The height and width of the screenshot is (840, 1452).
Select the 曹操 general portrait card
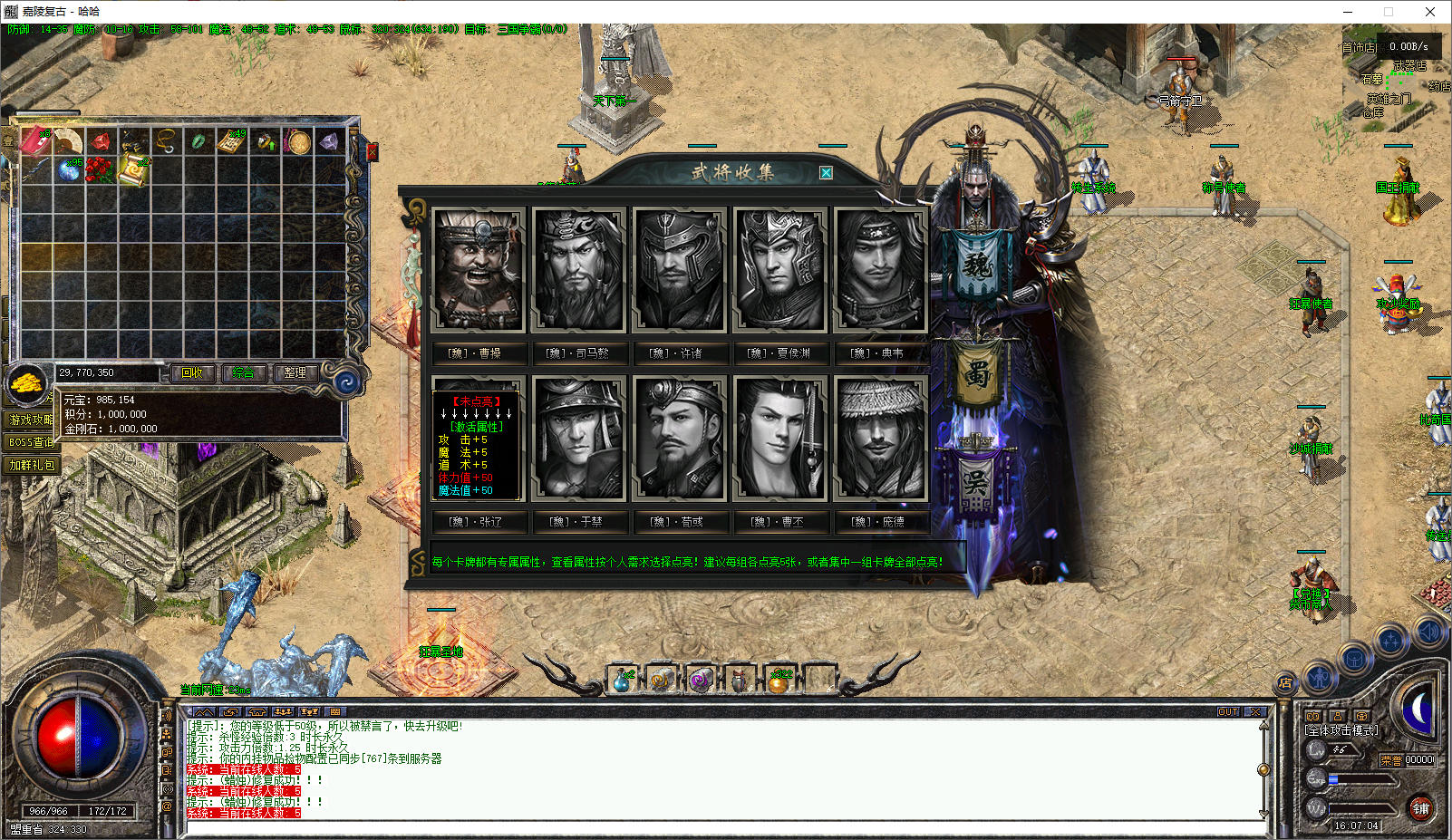(x=479, y=269)
